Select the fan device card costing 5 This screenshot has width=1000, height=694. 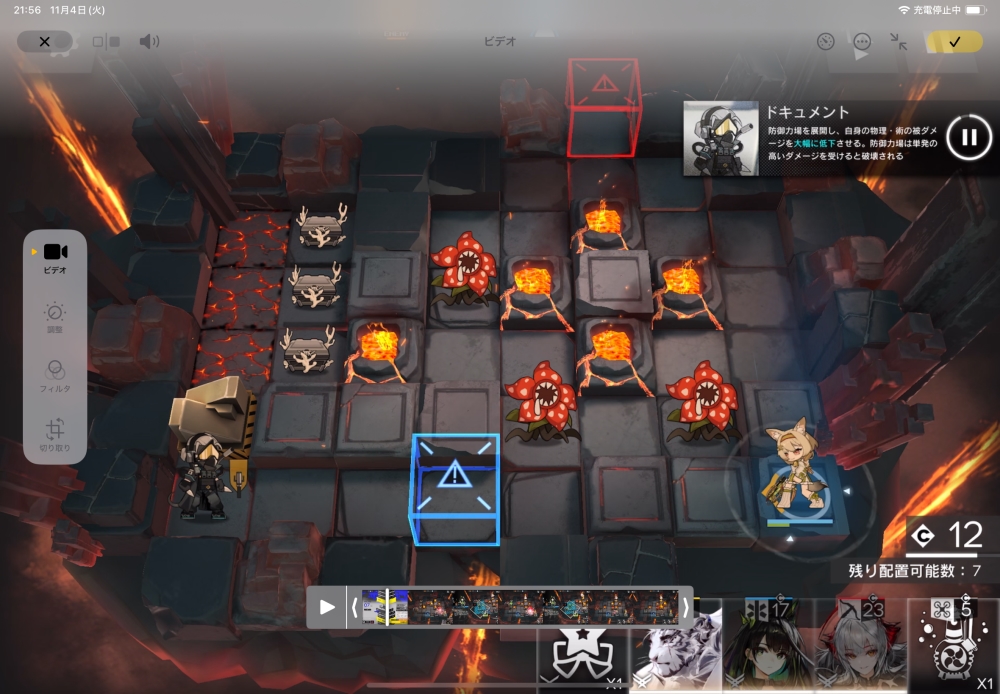coord(953,646)
